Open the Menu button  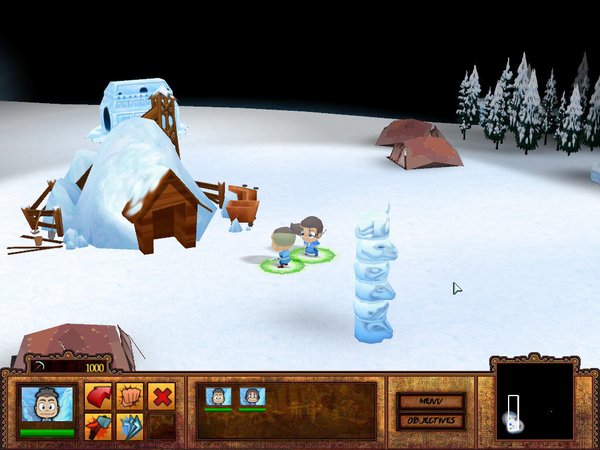click(x=431, y=401)
